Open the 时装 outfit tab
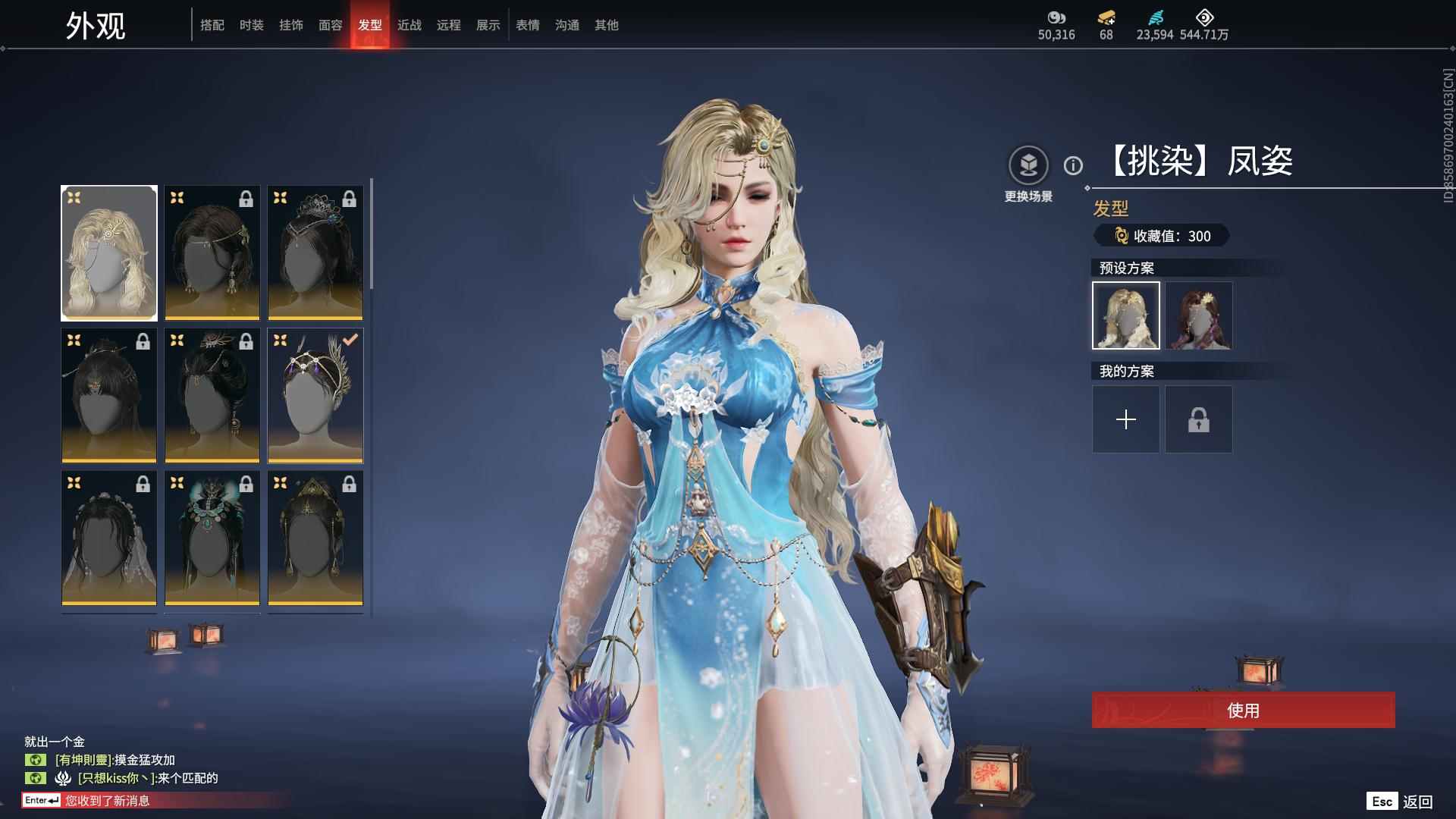Screen dimensions: 1456x819 click(x=251, y=25)
